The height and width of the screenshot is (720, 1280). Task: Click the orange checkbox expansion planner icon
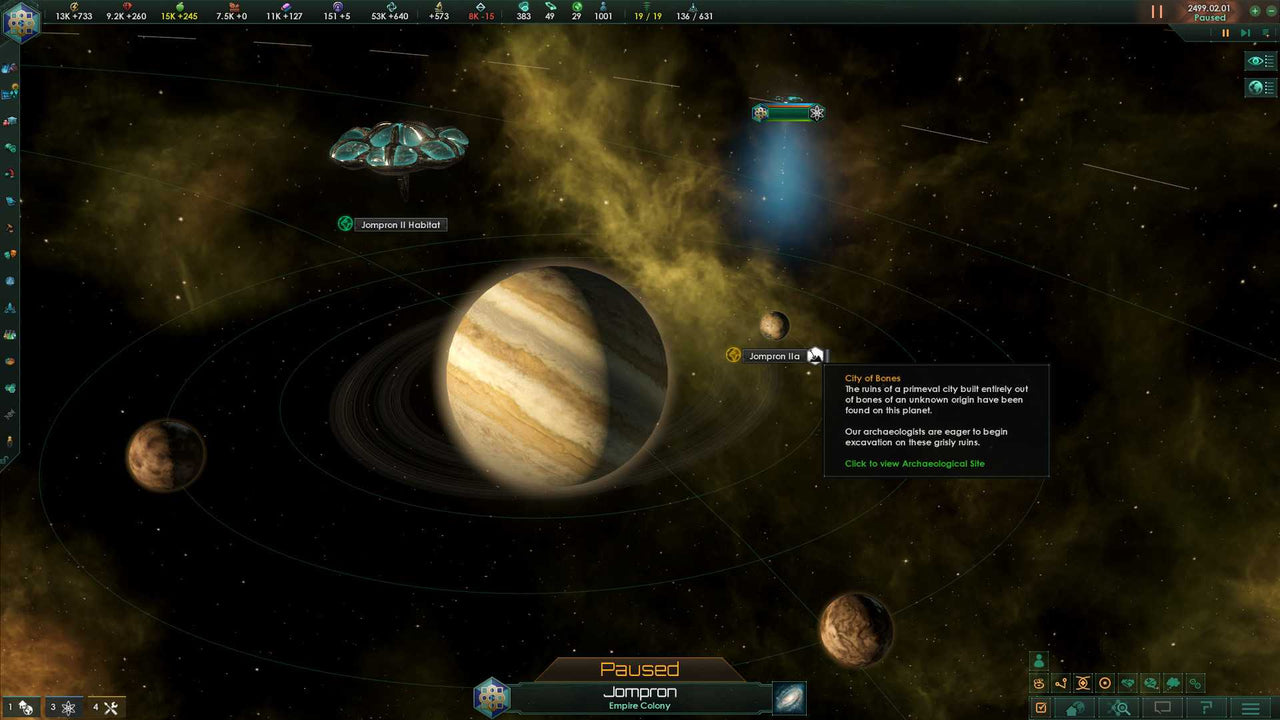coord(1041,707)
